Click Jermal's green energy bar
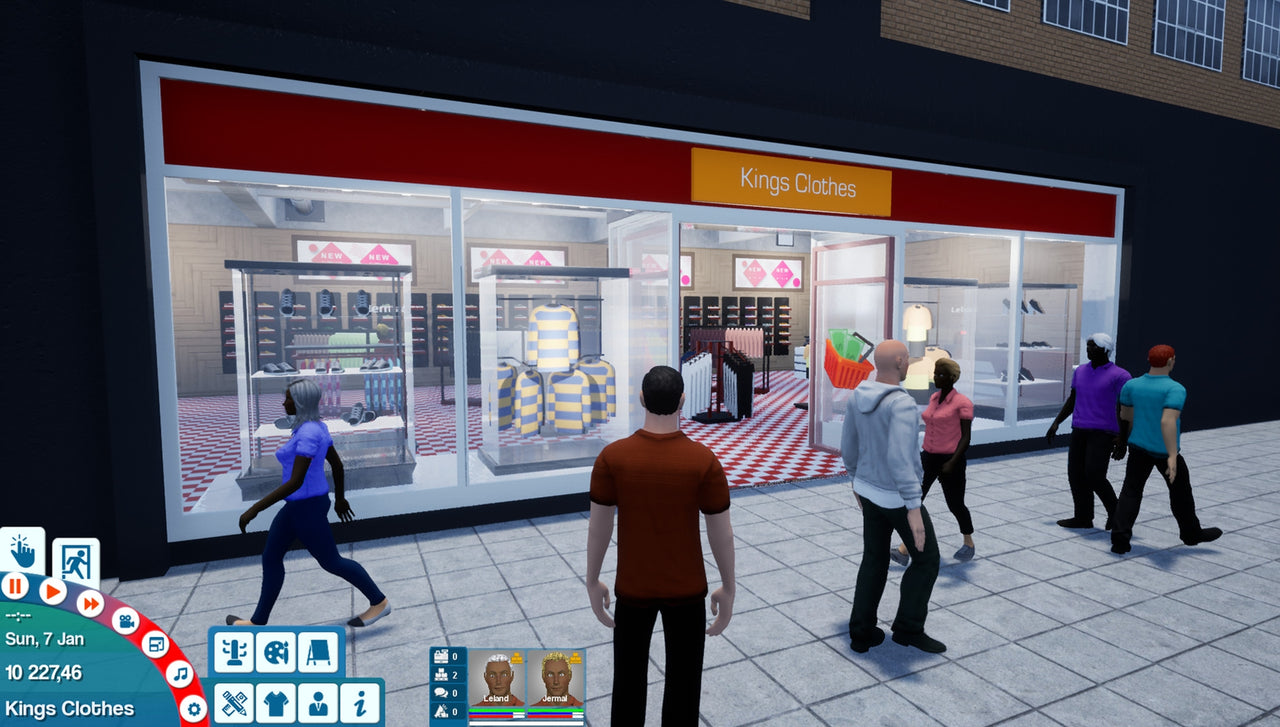Viewport: 1280px width, 727px height. click(x=555, y=710)
